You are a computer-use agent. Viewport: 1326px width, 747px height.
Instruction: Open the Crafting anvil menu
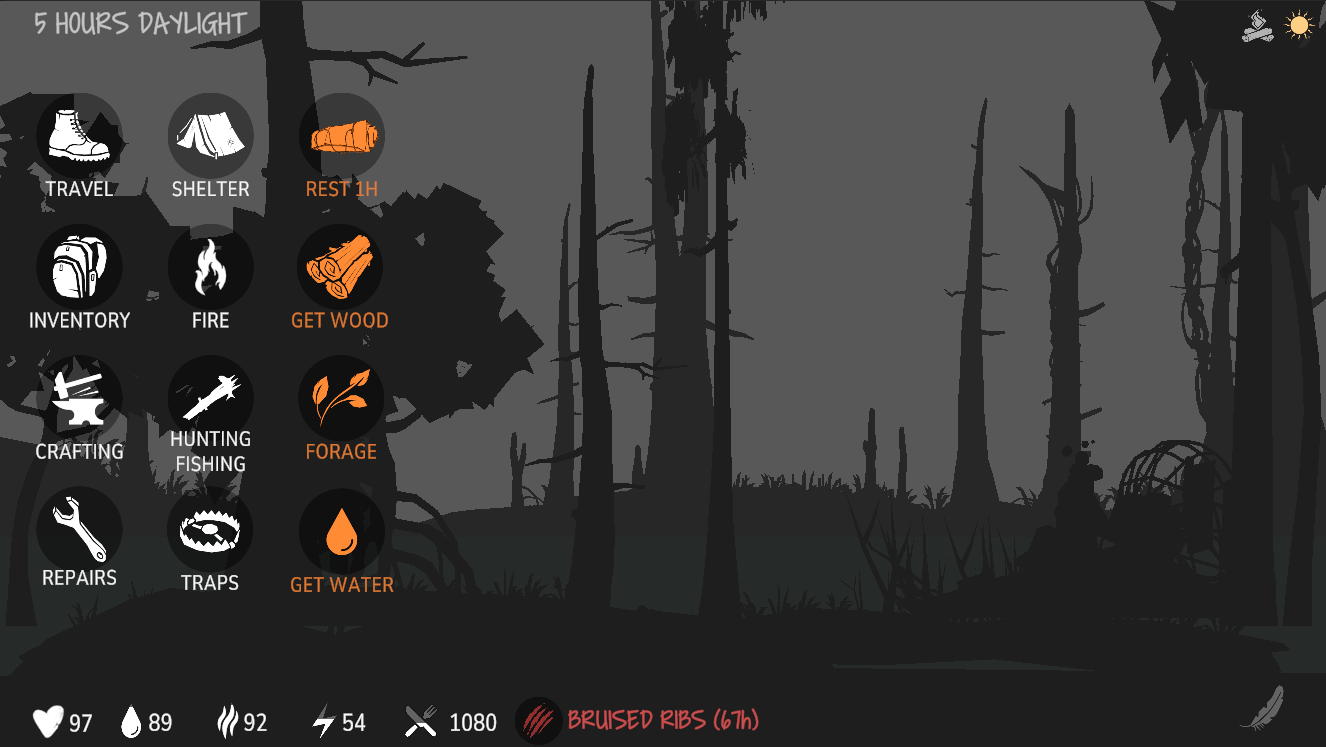[80, 397]
